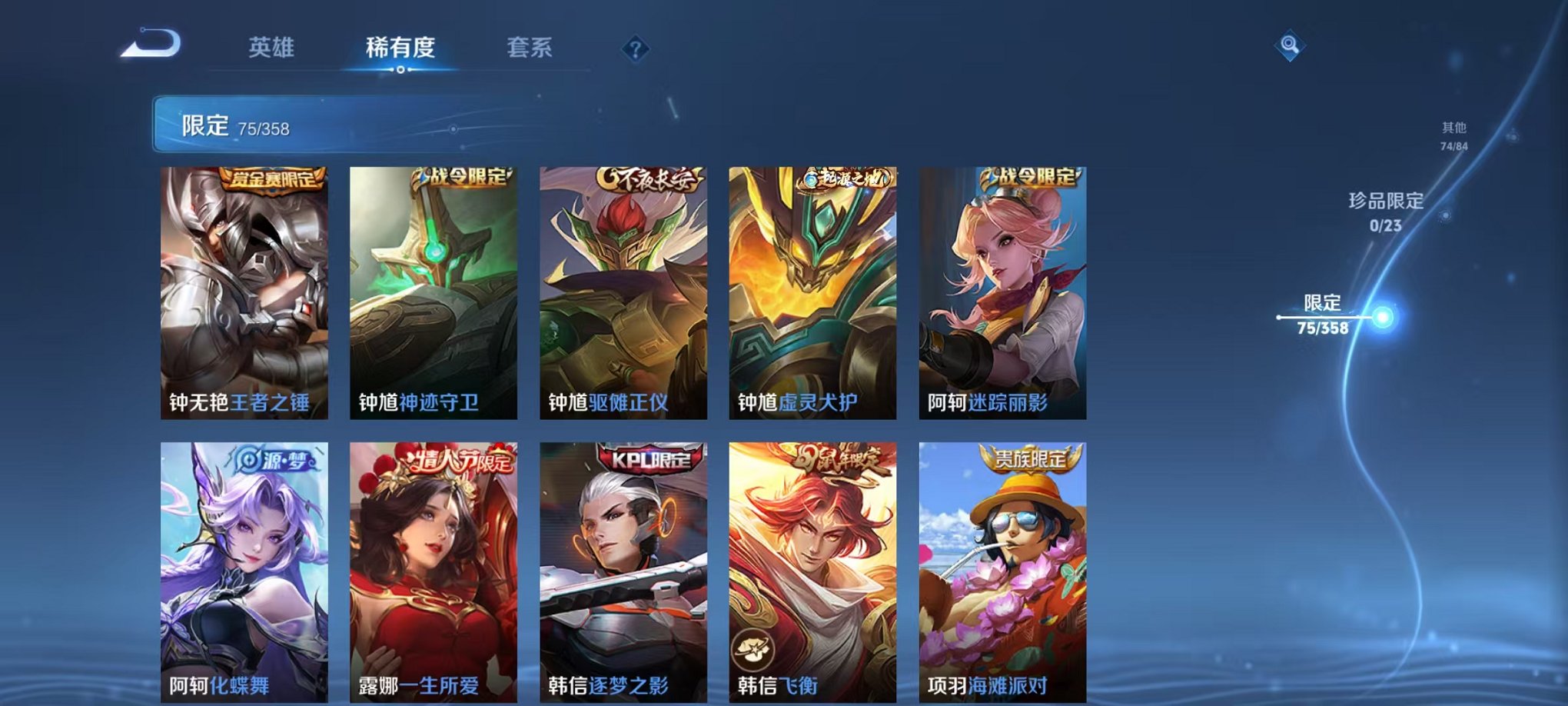Select the 稀有度 tab
The width and height of the screenshot is (1568, 706).
pos(400,46)
